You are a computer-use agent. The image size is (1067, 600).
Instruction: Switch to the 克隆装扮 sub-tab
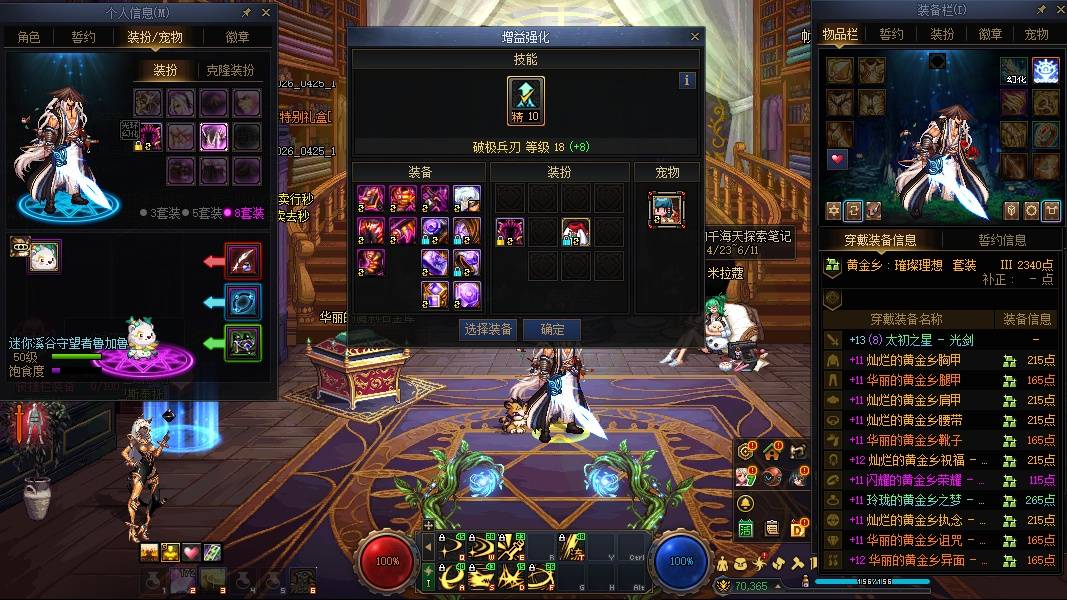[230, 71]
